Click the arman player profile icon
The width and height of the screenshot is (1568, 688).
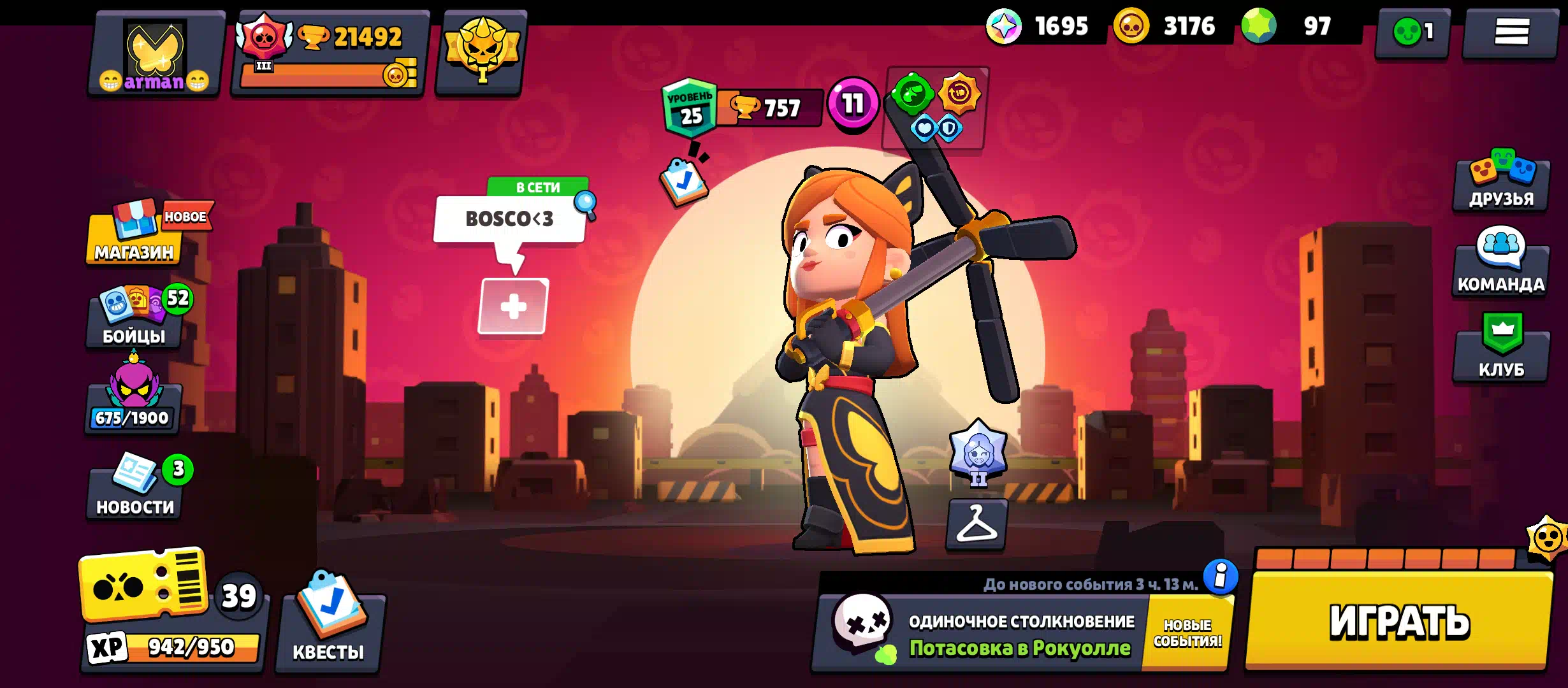click(x=156, y=54)
